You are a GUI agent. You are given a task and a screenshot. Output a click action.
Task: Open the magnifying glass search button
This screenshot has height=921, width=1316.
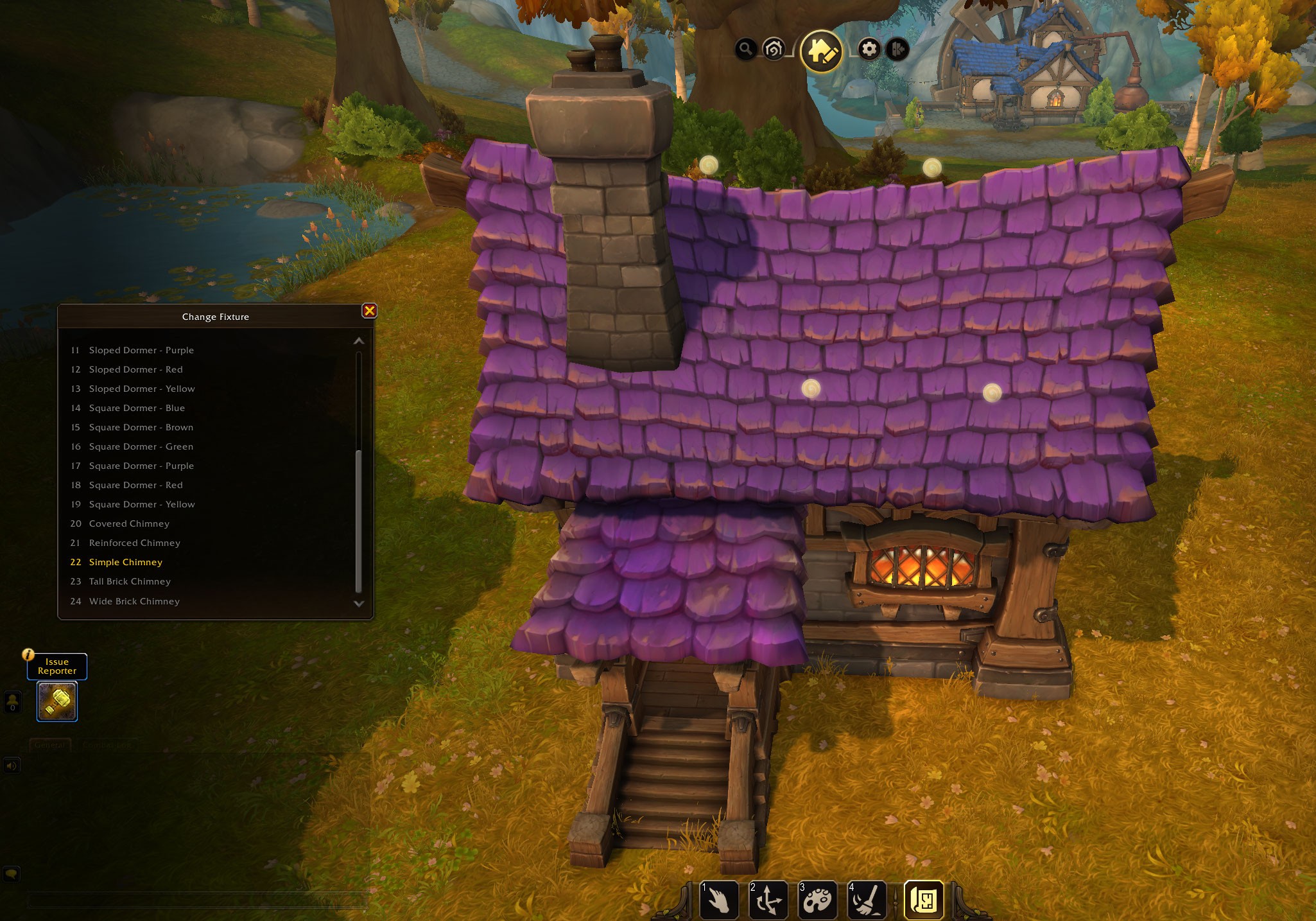point(745,49)
